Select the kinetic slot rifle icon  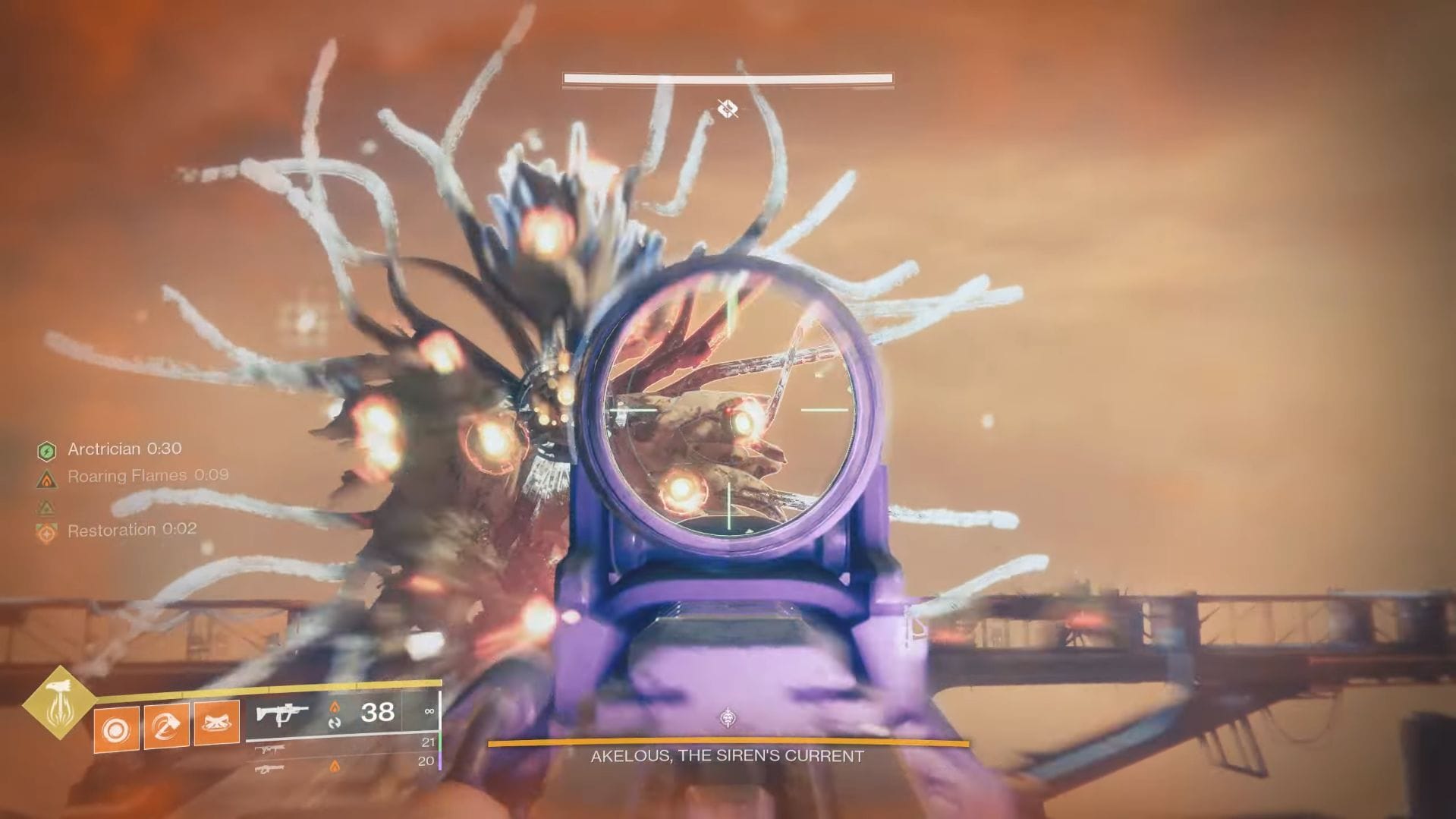pos(271,750)
